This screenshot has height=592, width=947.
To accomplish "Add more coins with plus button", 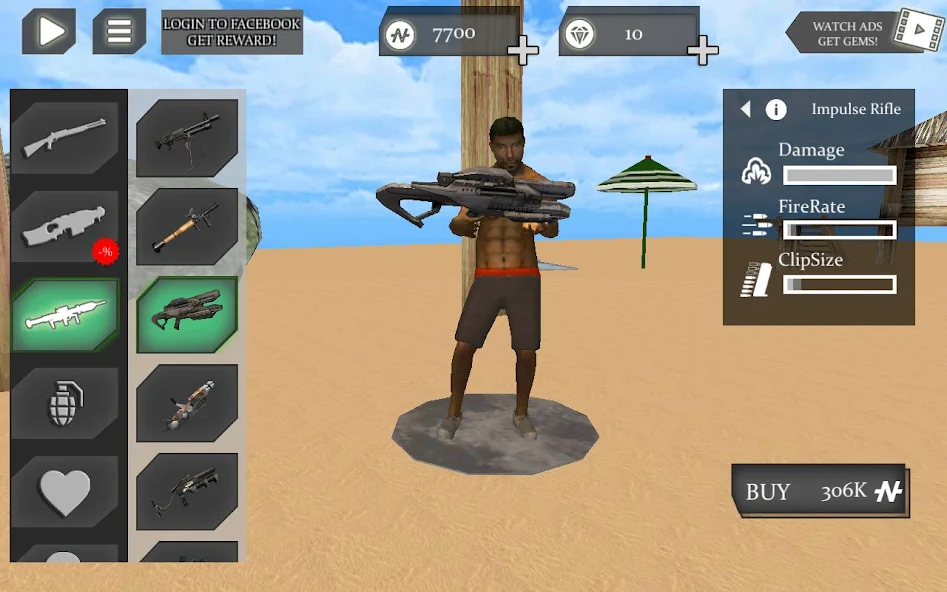I will [x=523, y=49].
